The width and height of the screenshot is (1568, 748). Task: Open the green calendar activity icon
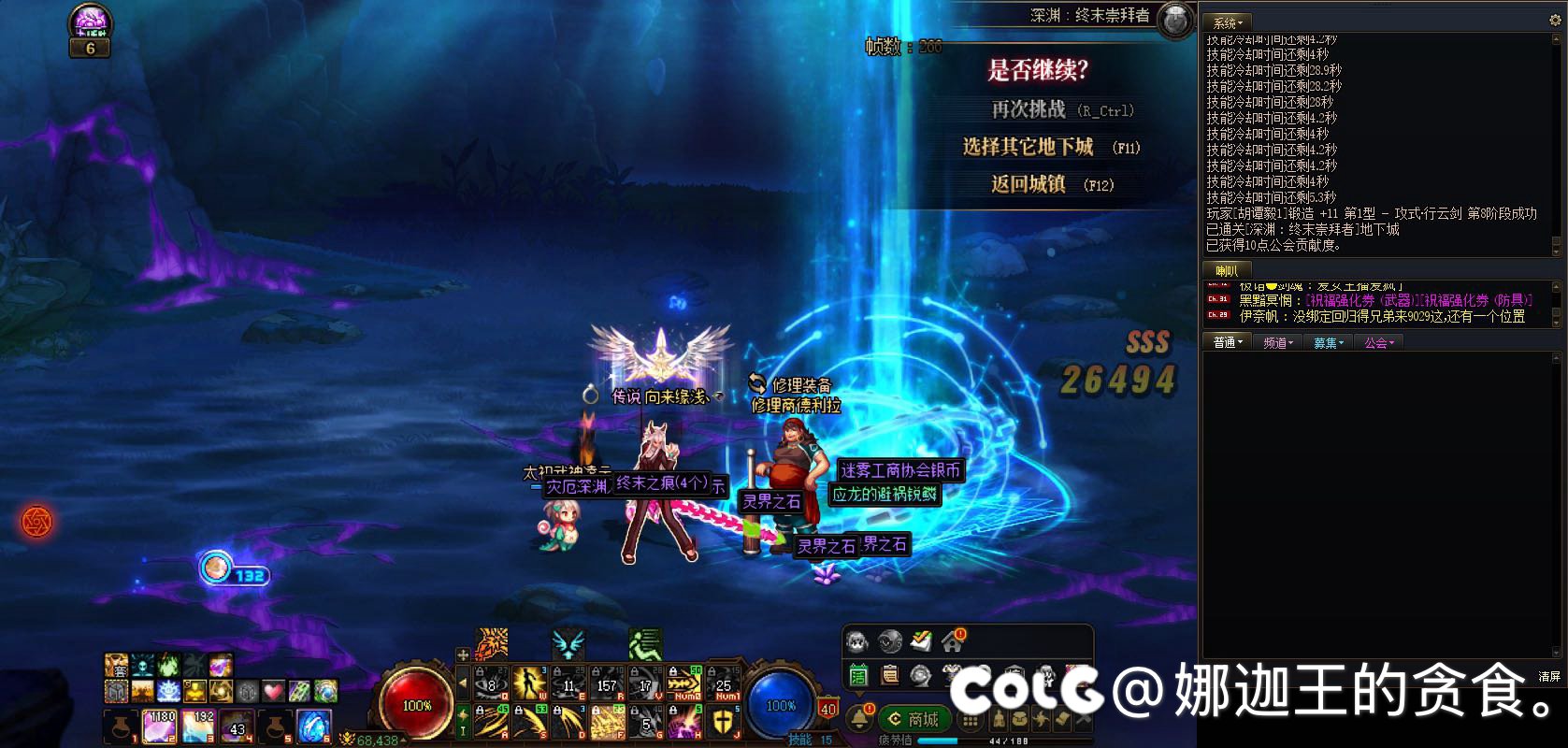pyautogui.click(x=858, y=673)
